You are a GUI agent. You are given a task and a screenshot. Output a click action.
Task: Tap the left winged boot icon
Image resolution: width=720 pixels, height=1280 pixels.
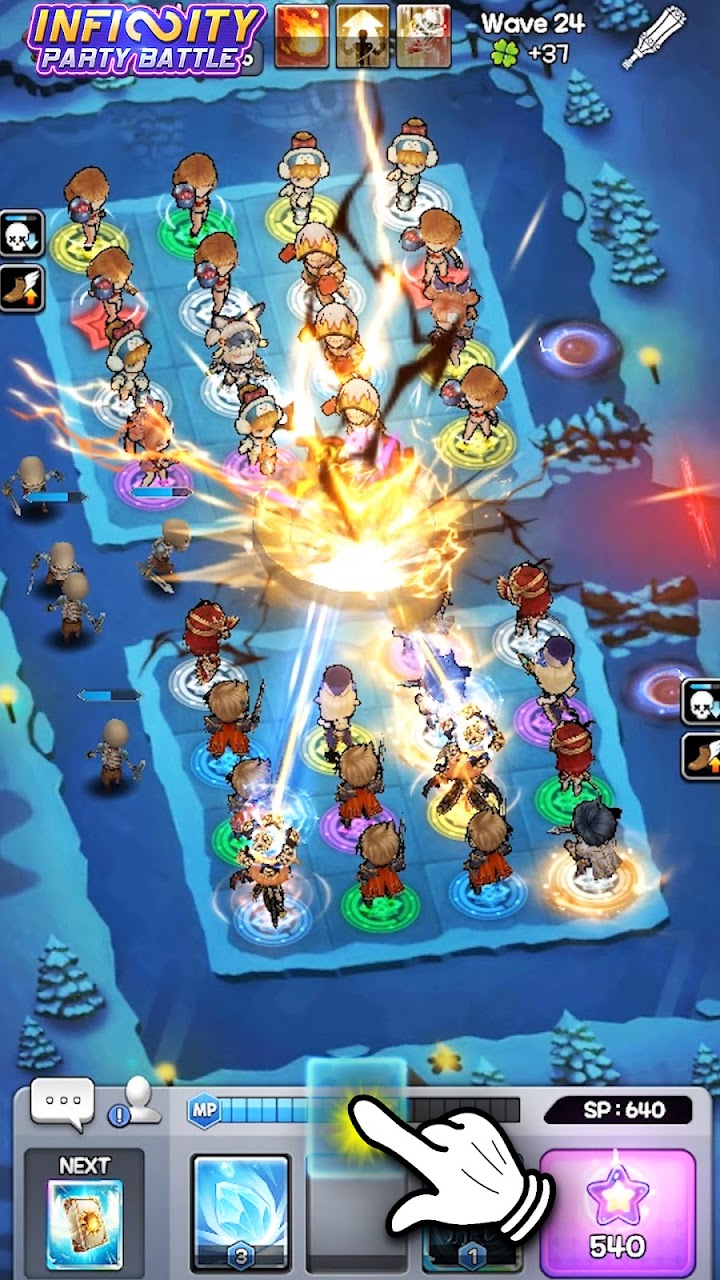click(22, 286)
